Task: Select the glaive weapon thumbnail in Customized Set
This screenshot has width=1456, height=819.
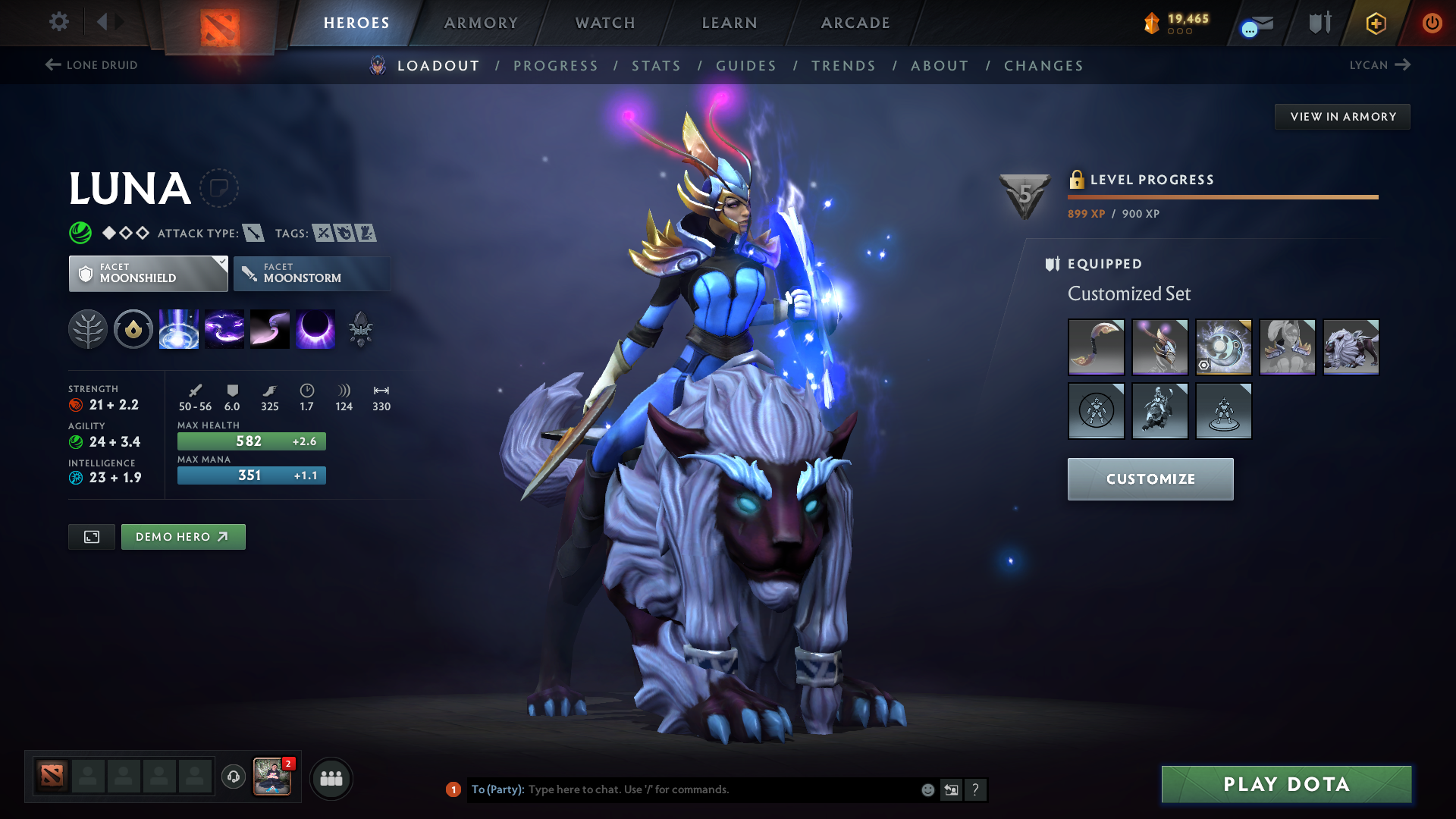Action: [x=1097, y=347]
